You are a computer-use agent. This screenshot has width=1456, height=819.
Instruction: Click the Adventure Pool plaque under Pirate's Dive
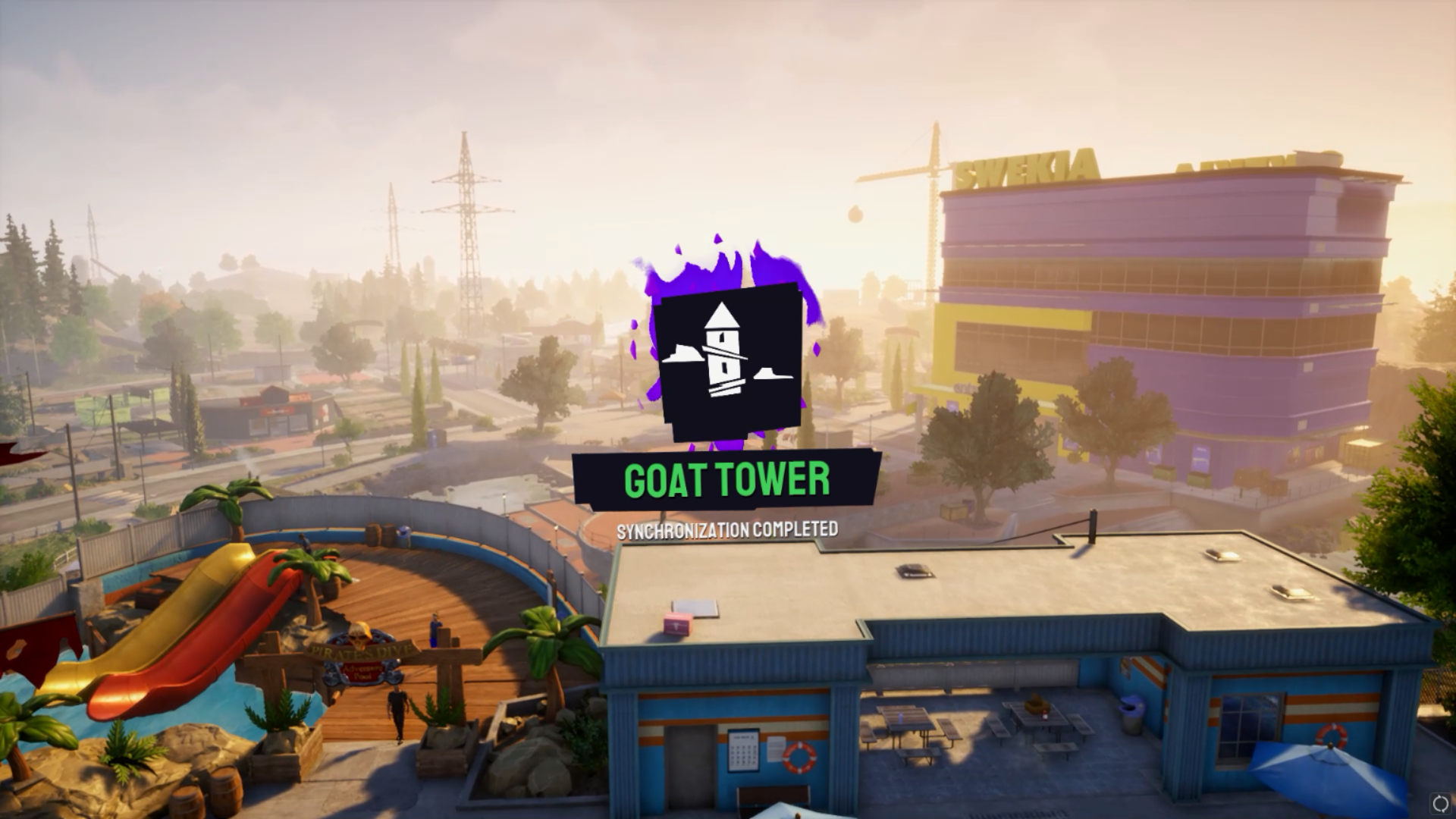tap(362, 672)
